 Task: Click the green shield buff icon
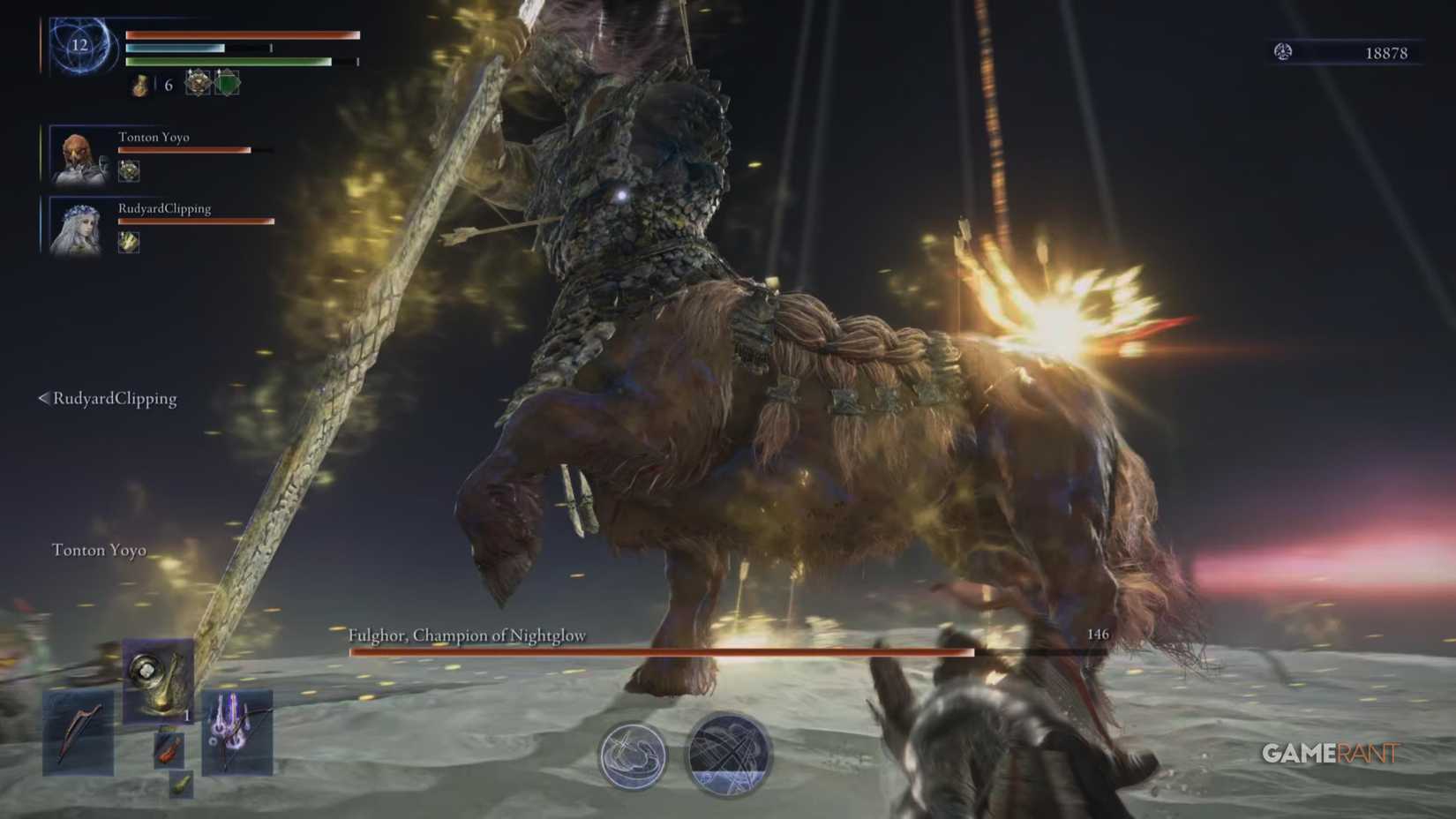226,84
